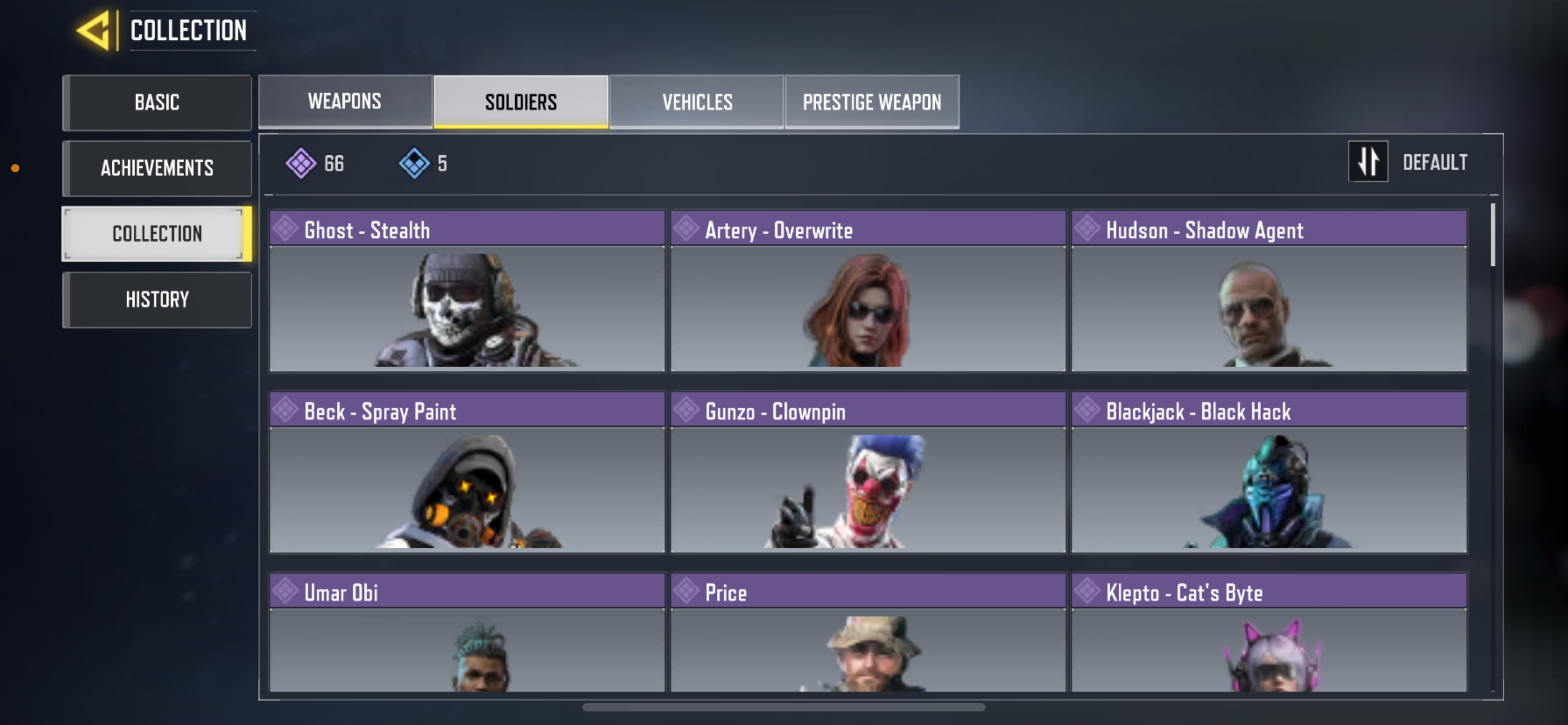This screenshot has width=1568, height=725.
Task: Switch to the WEAPONS tab
Action: pyautogui.click(x=344, y=101)
